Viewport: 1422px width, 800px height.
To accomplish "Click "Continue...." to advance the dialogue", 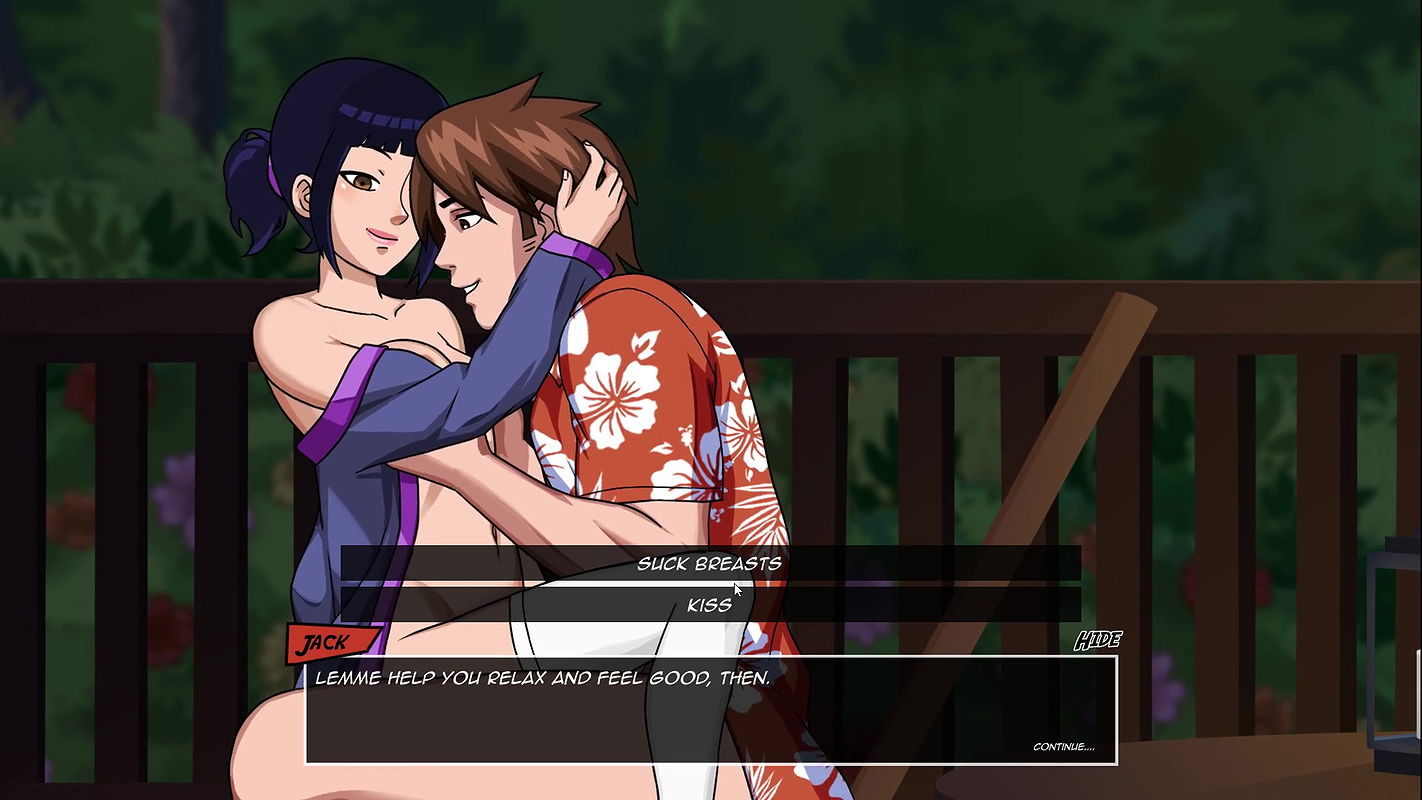I will click(x=1063, y=747).
